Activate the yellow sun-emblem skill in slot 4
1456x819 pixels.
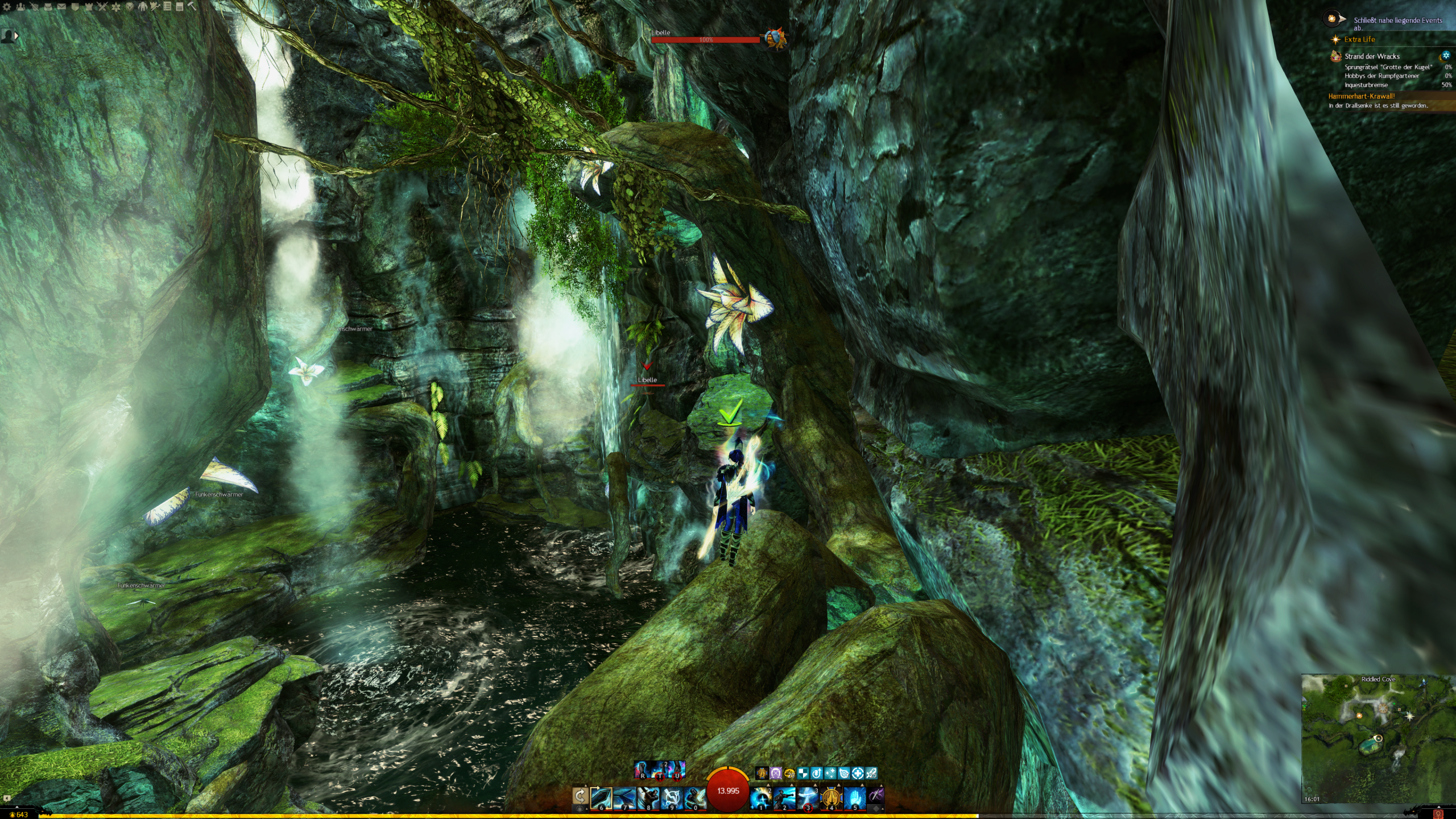832,797
